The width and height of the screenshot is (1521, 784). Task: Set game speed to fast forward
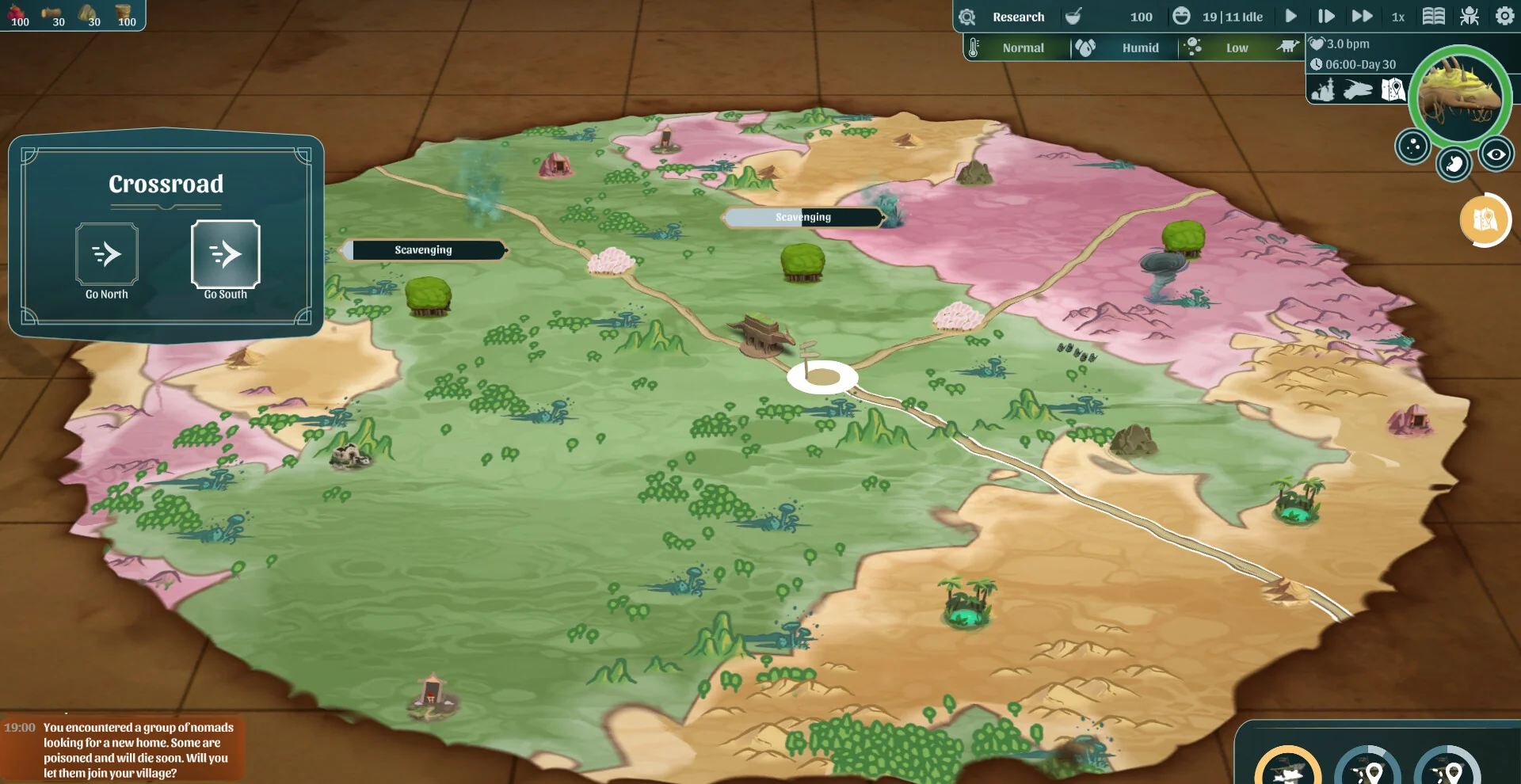[1362, 16]
